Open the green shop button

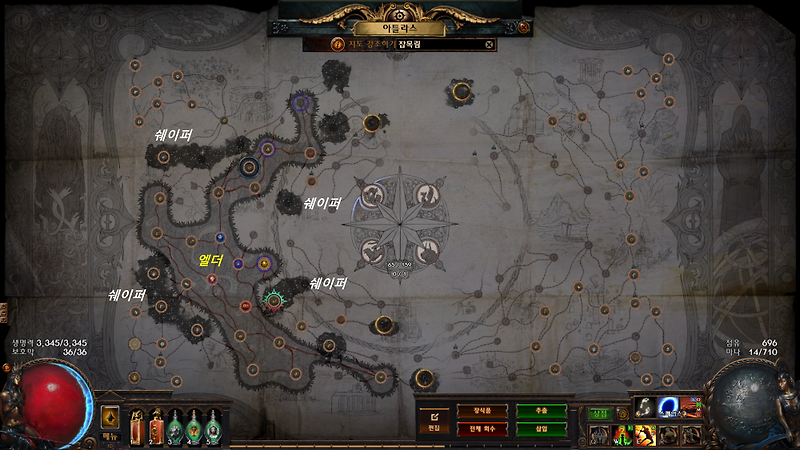tap(598, 412)
